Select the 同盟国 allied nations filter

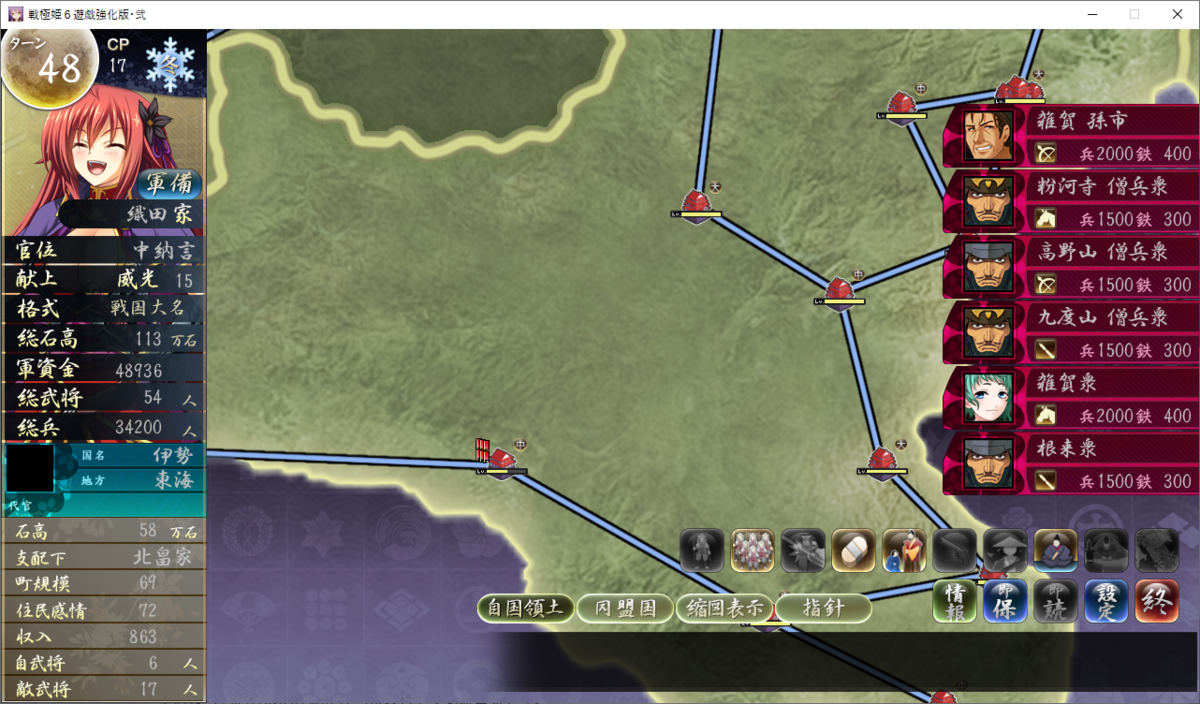[x=624, y=608]
